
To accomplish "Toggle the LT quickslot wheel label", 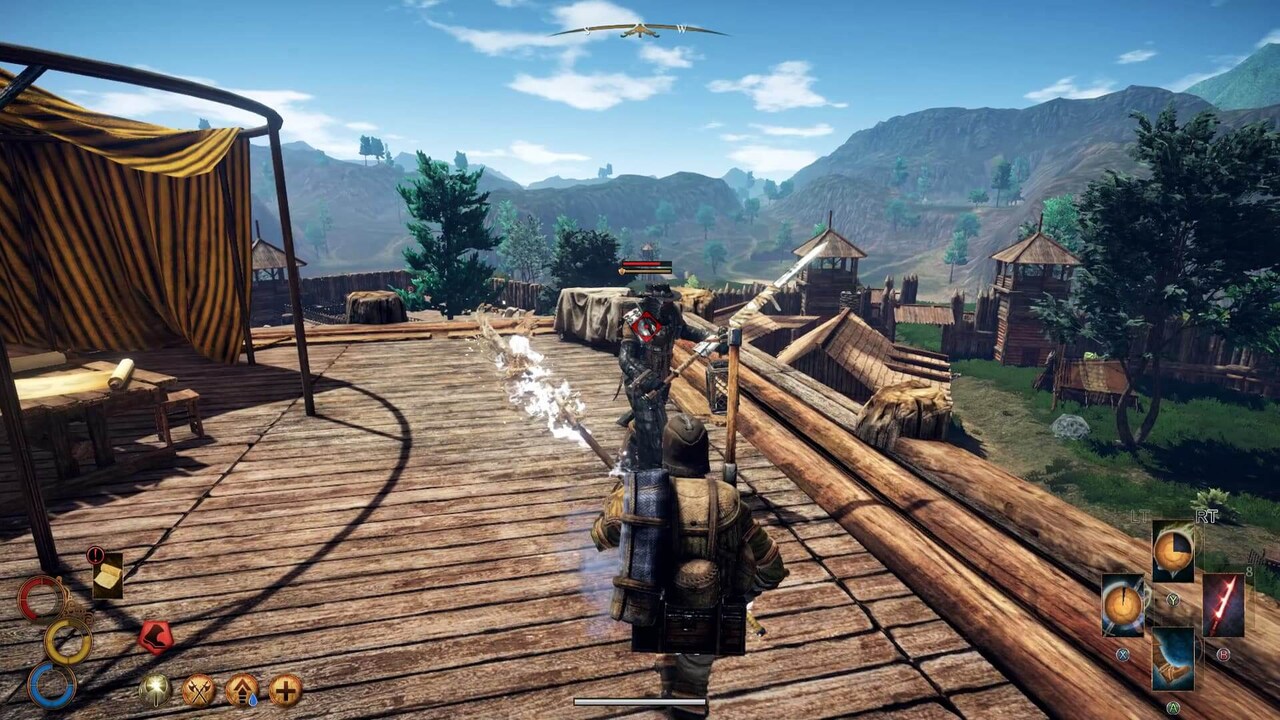I will [x=1140, y=514].
